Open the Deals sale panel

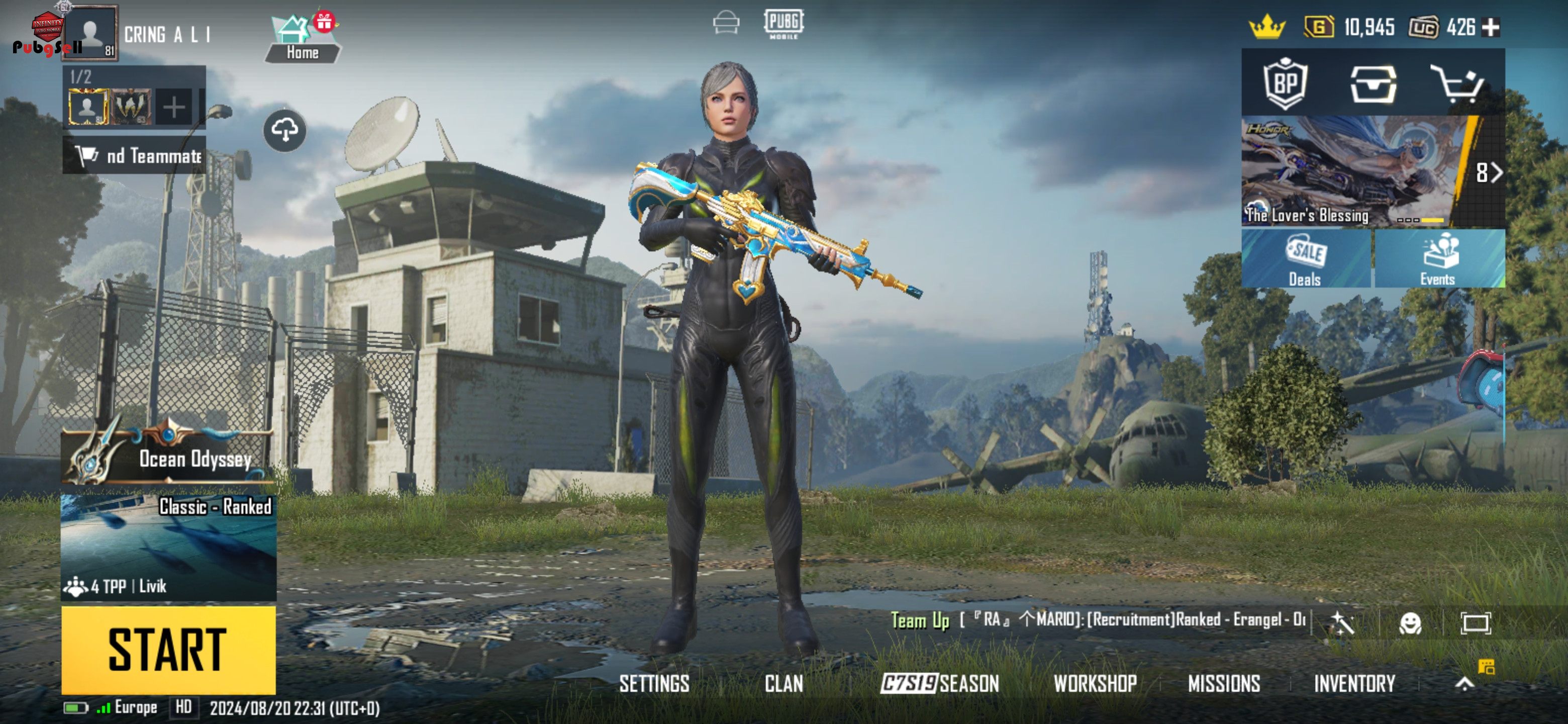click(1305, 259)
